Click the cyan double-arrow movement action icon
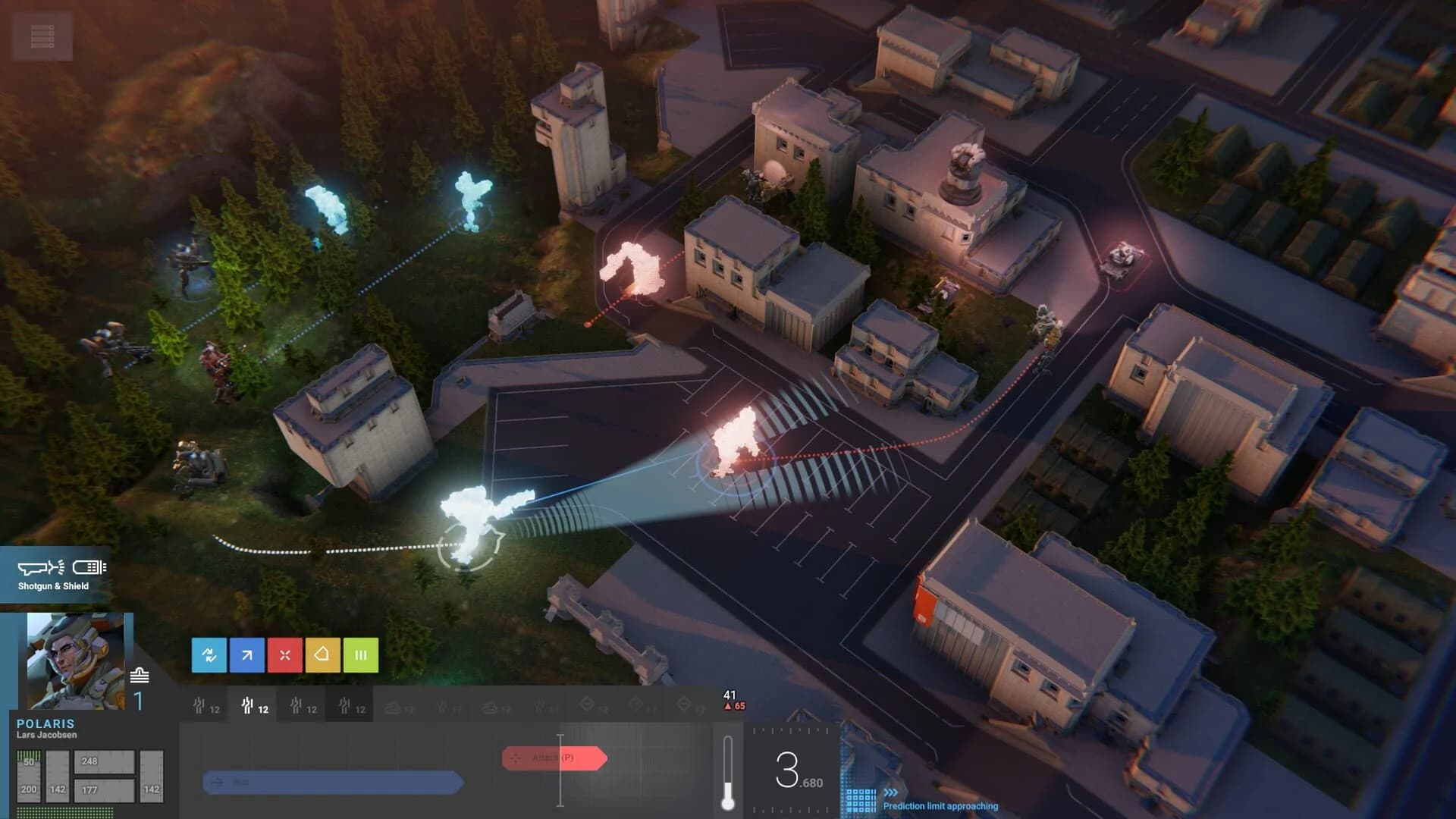The width and height of the screenshot is (1456, 819). coord(210,655)
